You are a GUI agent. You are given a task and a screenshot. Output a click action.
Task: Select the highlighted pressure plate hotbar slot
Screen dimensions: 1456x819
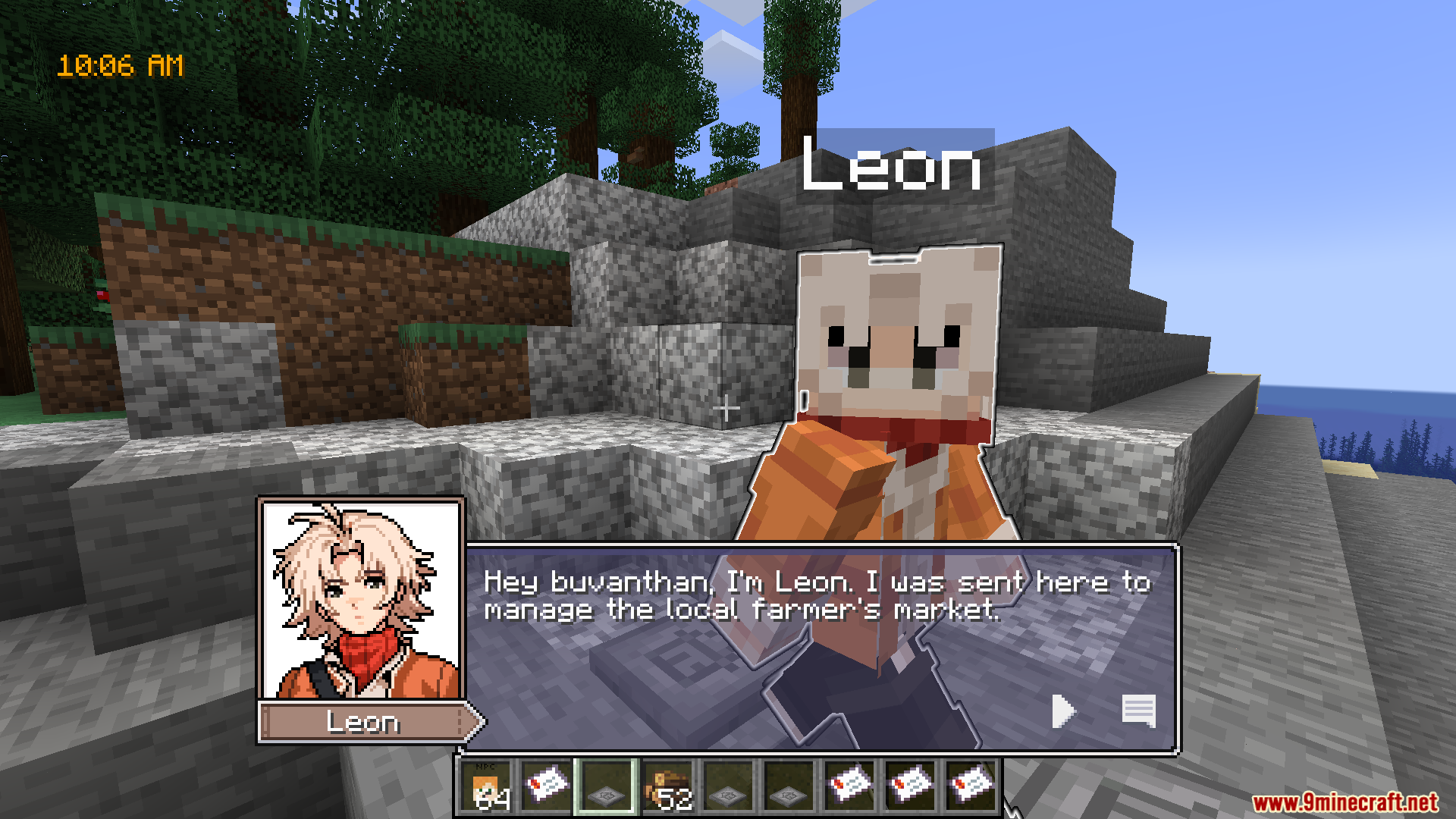click(607, 787)
